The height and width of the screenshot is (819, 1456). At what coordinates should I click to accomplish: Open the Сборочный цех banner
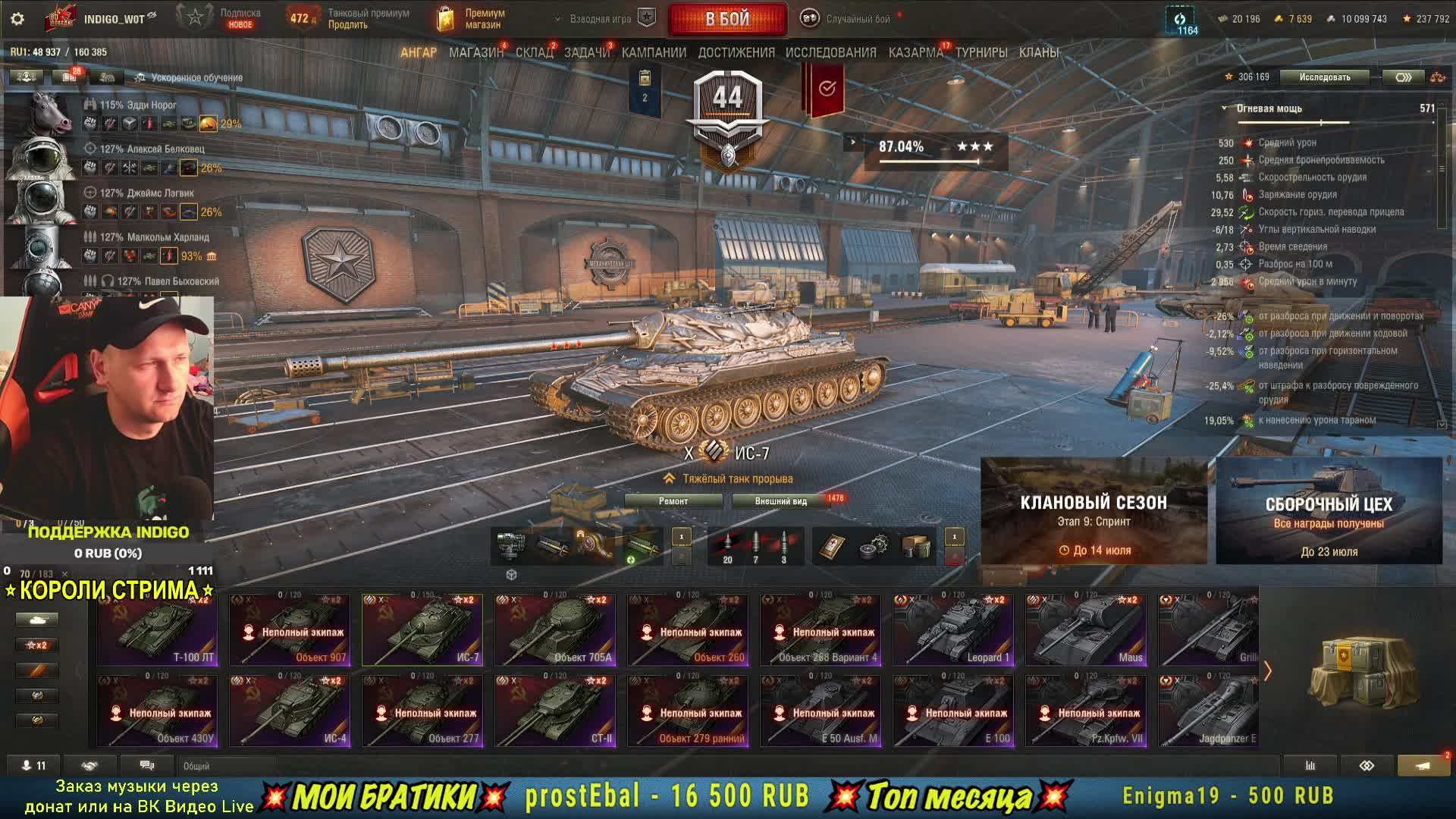coord(1329,511)
